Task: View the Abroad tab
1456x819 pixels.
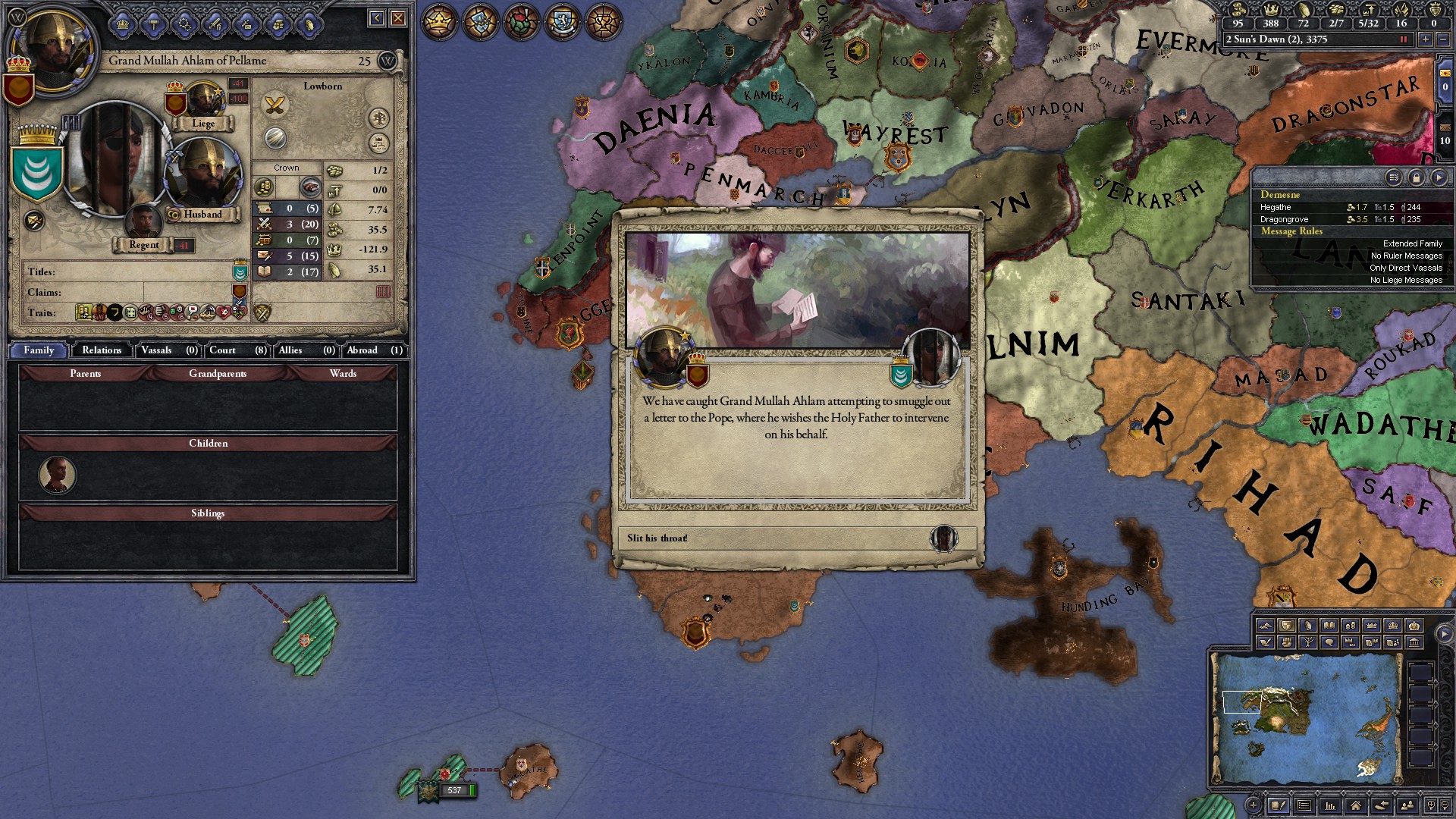Action: coord(374,350)
